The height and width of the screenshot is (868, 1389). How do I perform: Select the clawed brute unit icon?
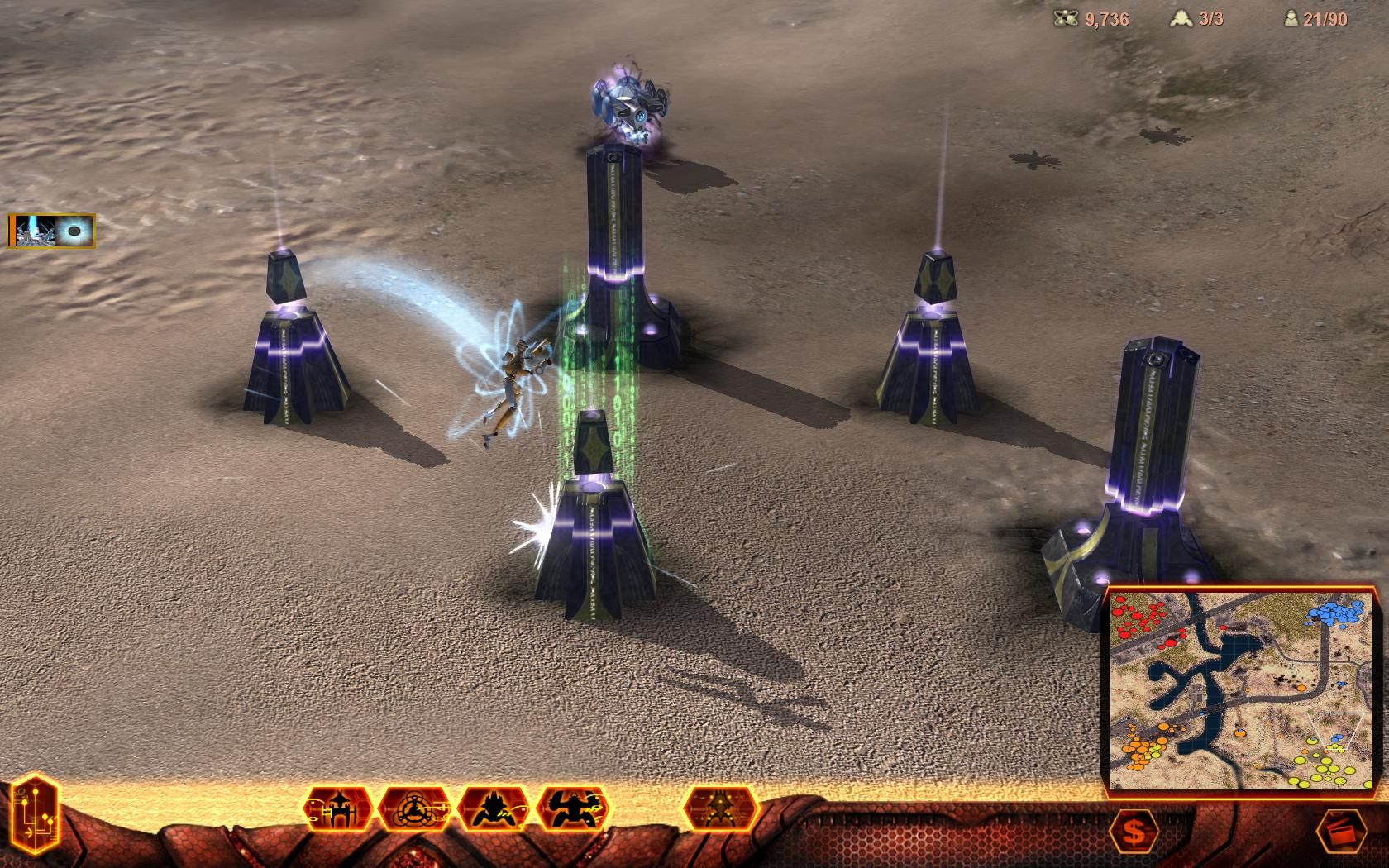point(574,808)
